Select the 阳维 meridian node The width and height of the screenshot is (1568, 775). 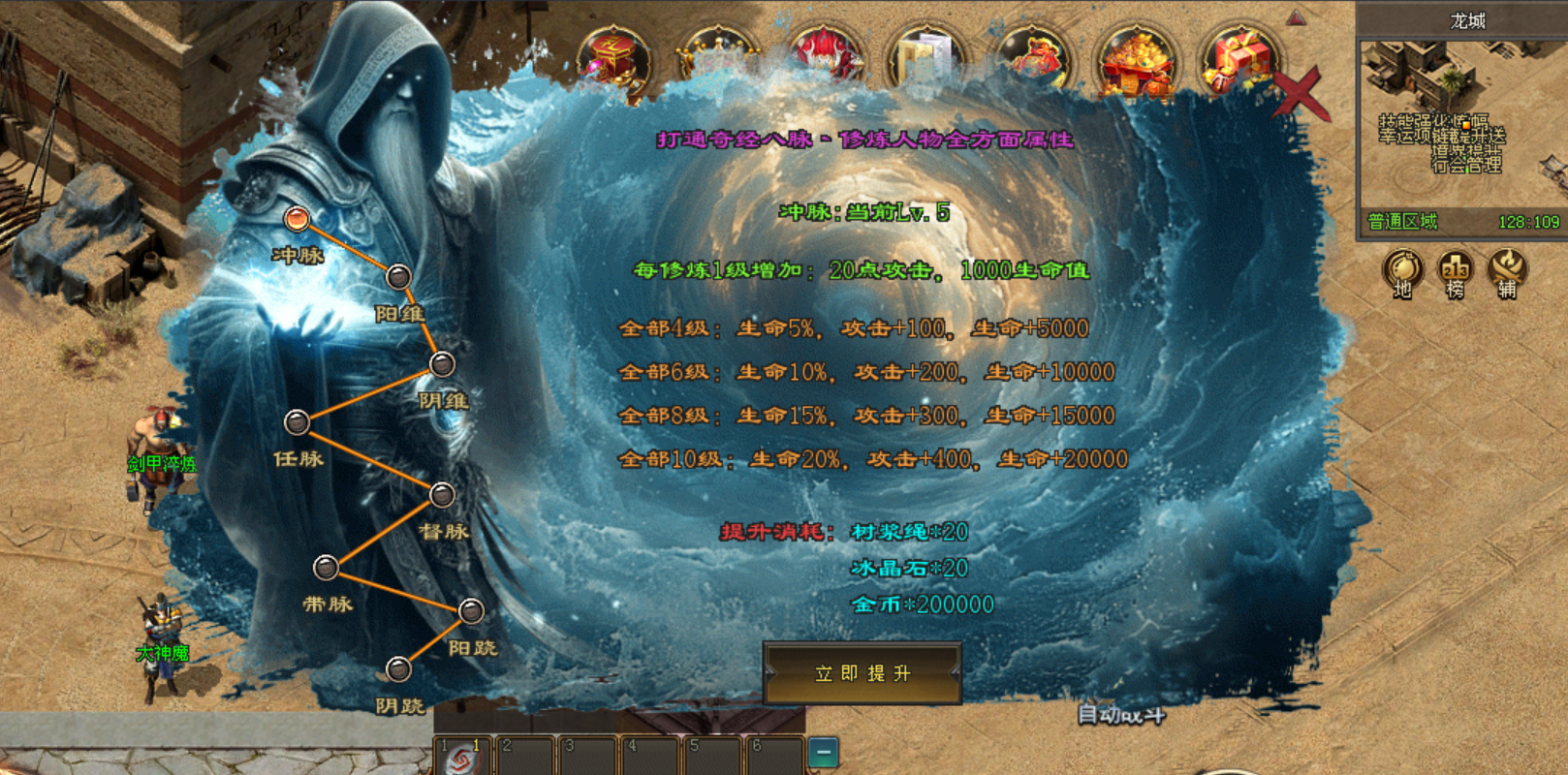(398, 277)
